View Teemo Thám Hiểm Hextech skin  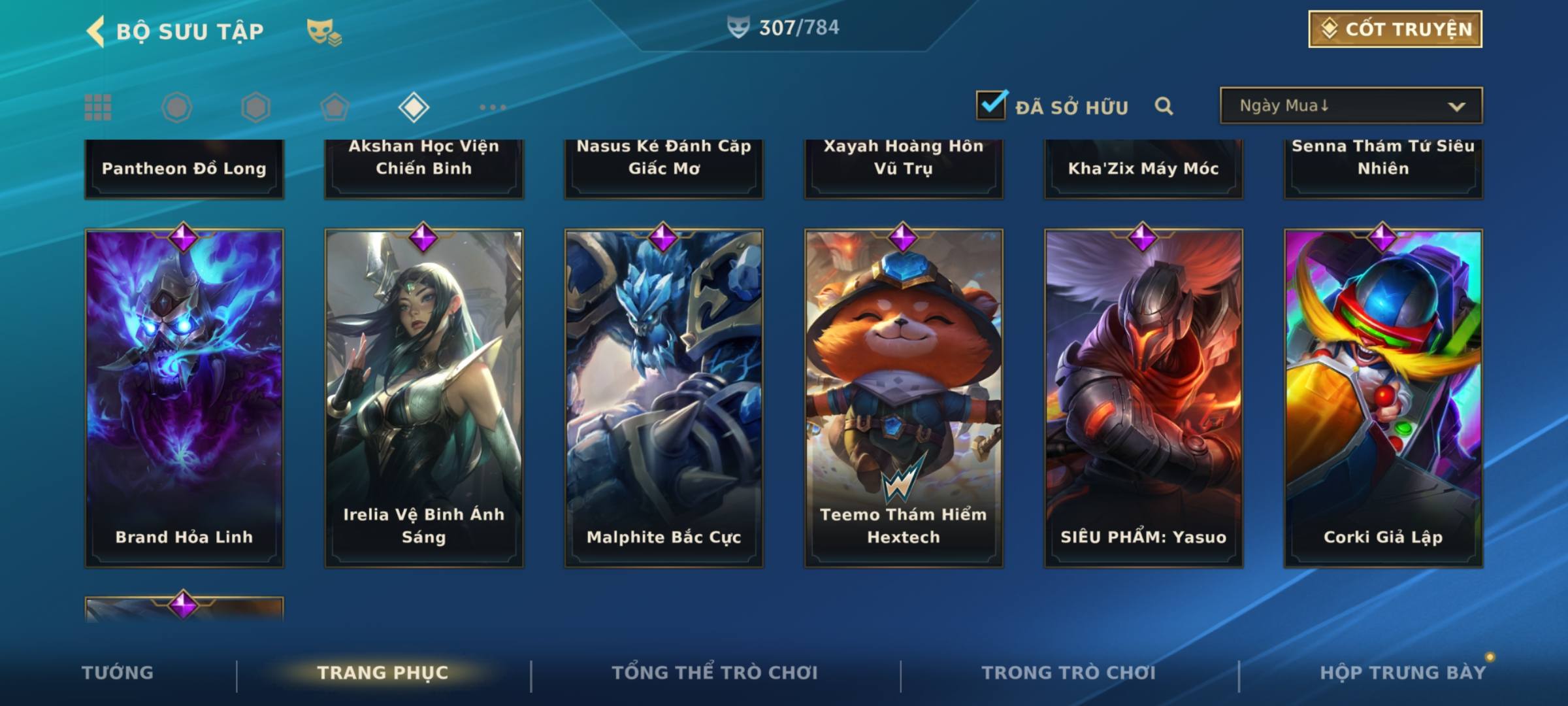click(904, 397)
